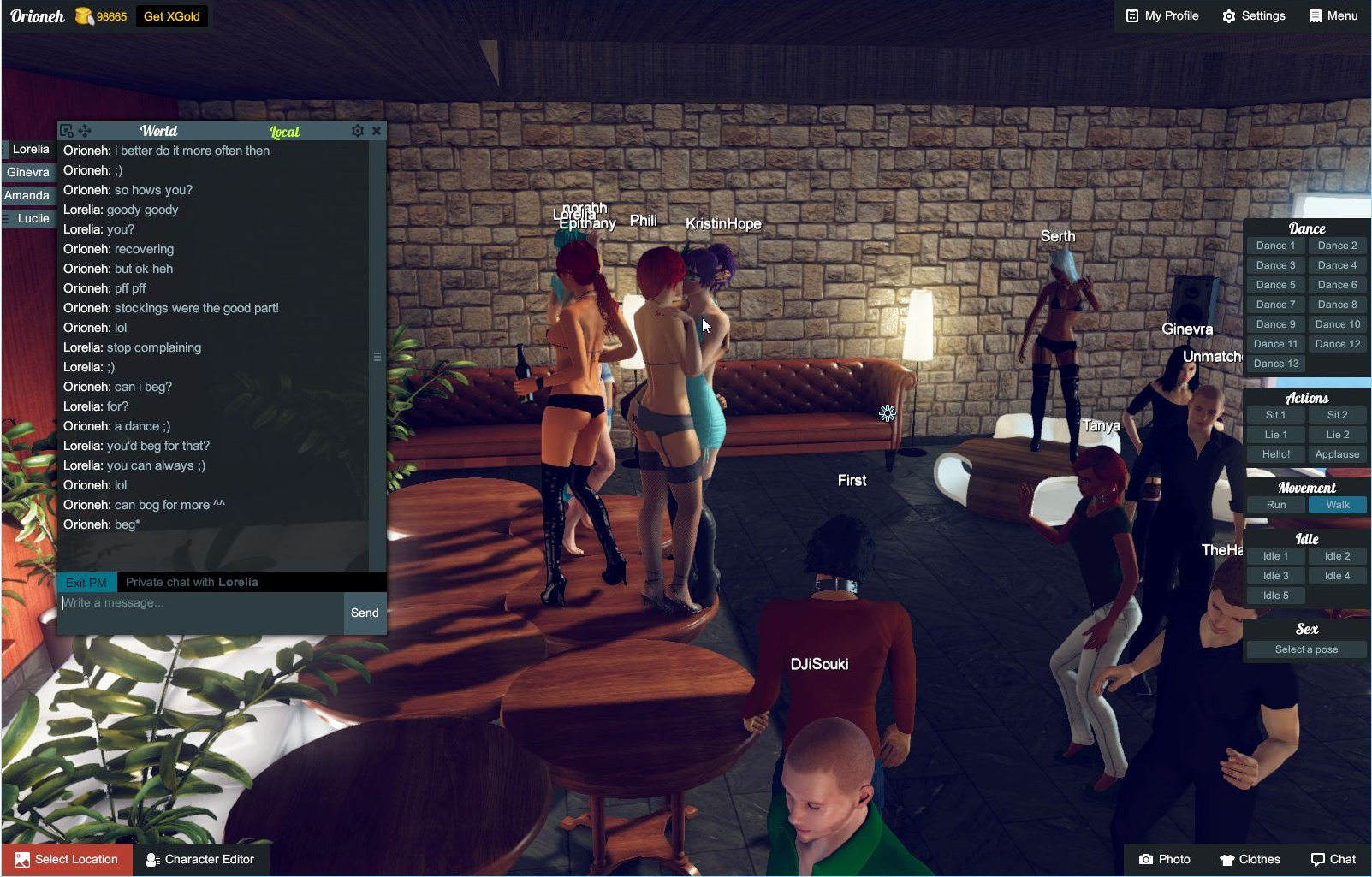The width and height of the screenshot is (1372, 877).
Task: Open My Profile
Action: pos(1161,16)
